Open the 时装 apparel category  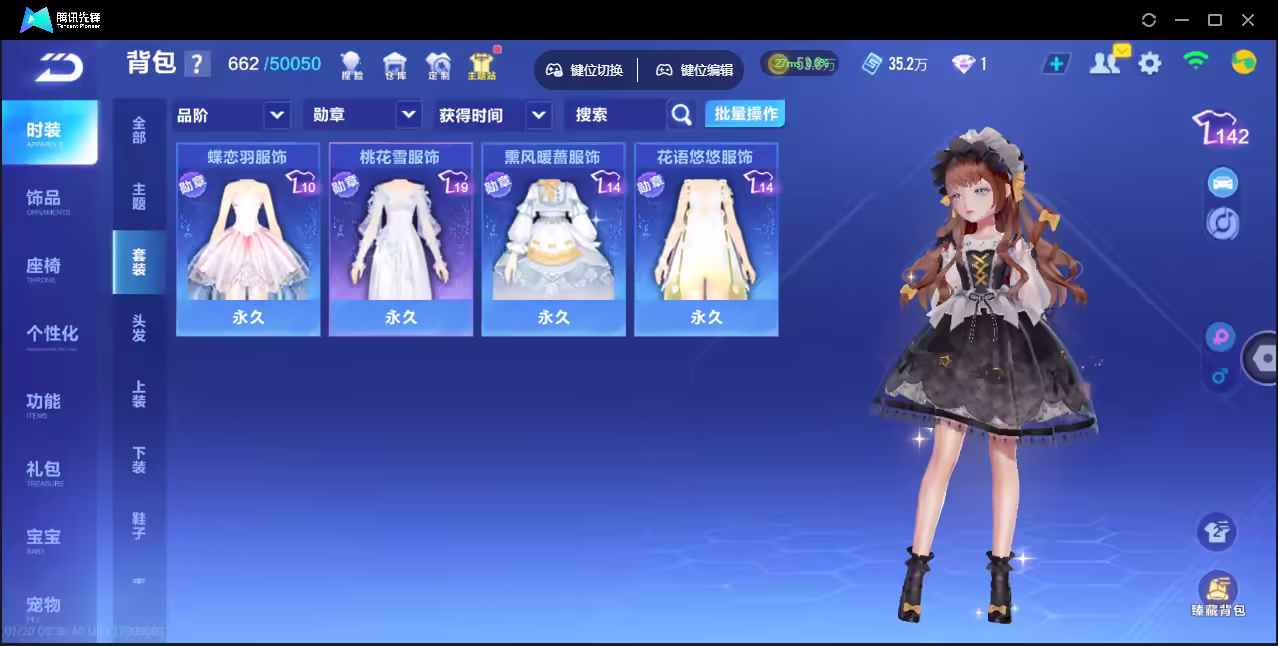[x=49, y=132]
